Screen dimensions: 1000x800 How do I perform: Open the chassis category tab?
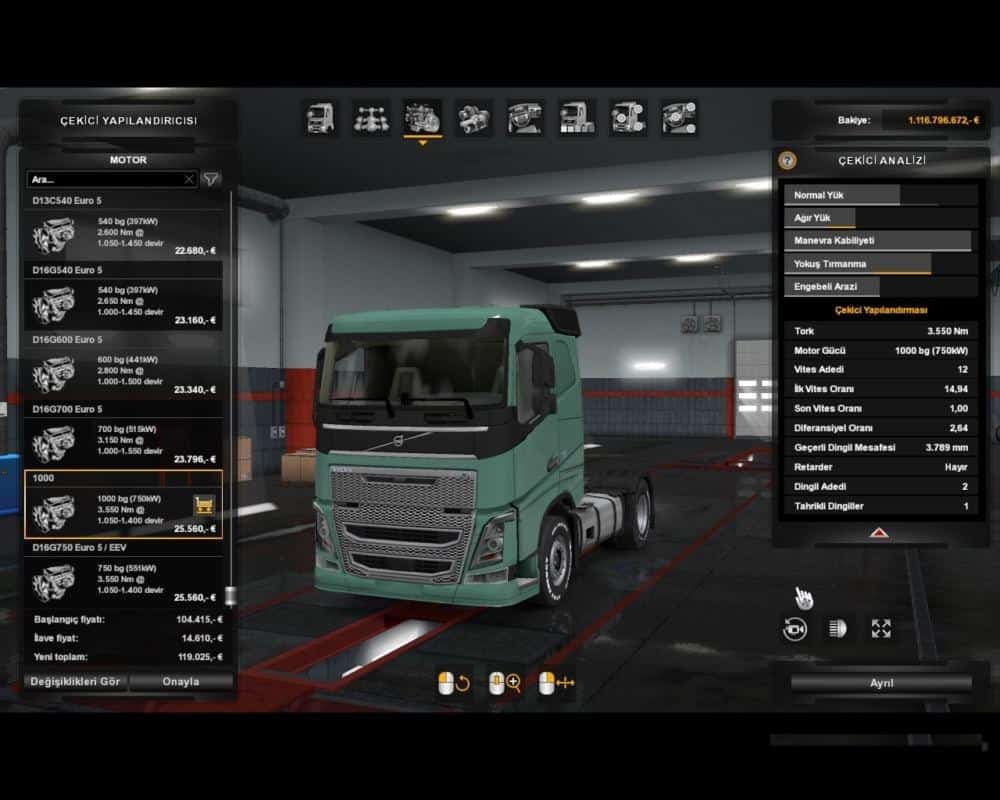(372, 118)
